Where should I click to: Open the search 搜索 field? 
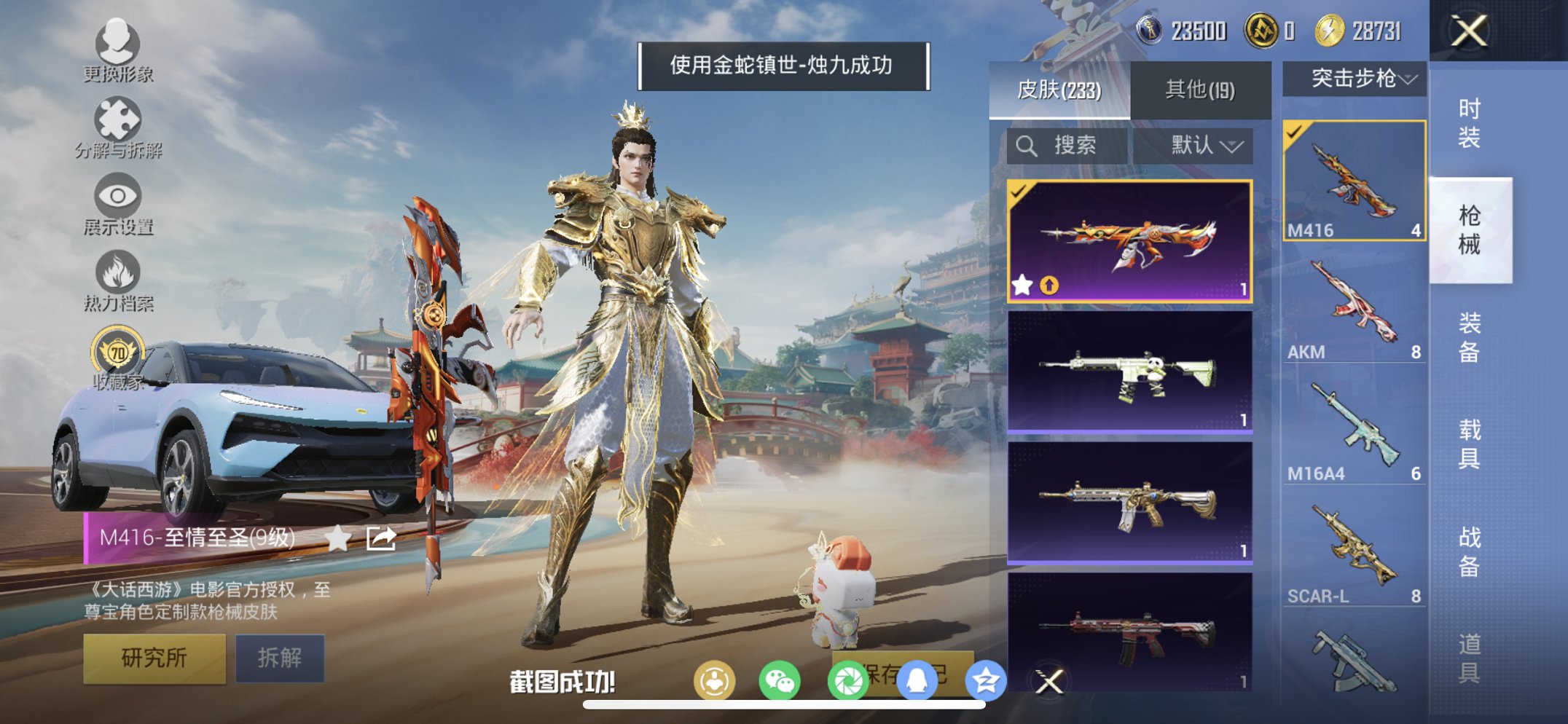pos(1069,145)
